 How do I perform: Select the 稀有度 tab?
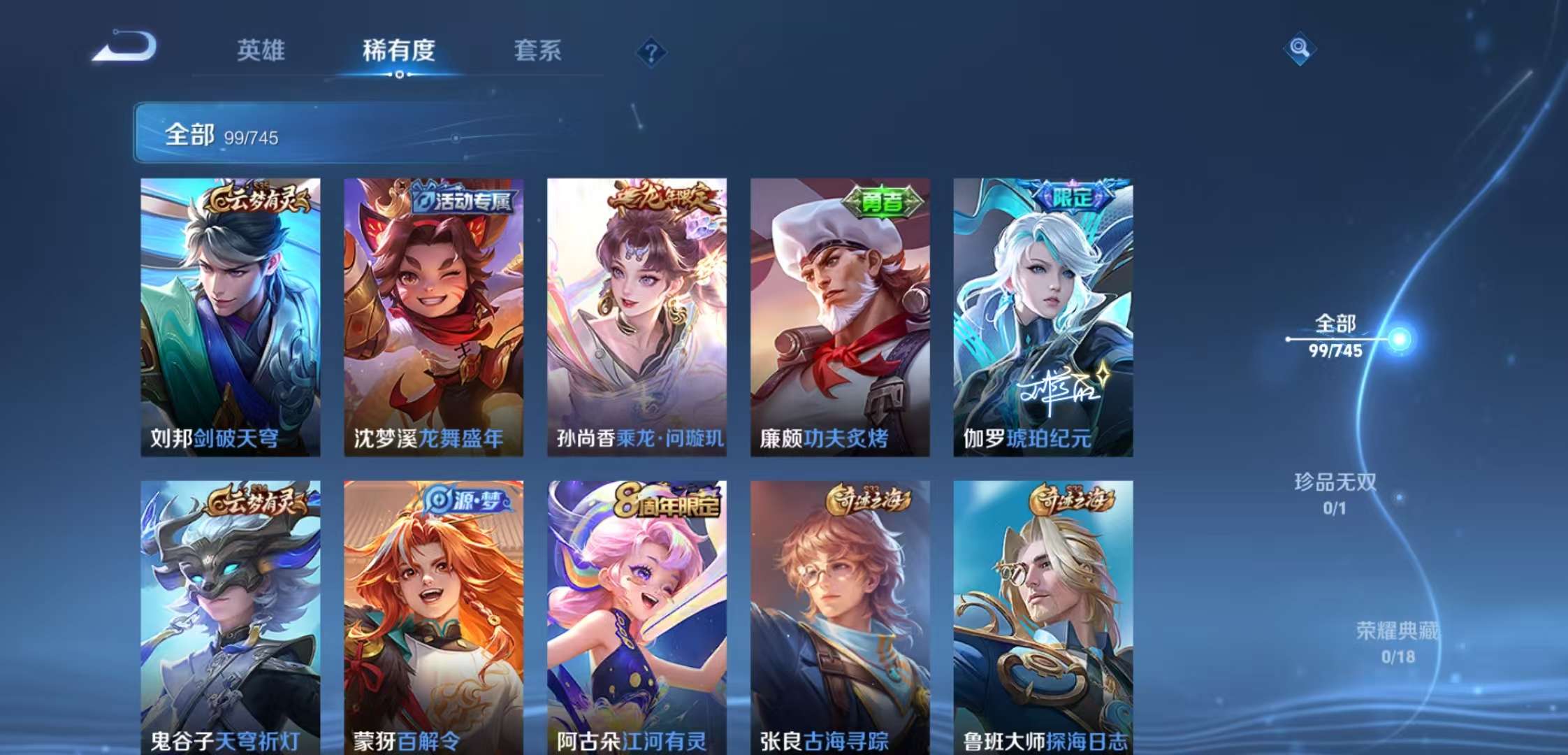pos(400,50)
